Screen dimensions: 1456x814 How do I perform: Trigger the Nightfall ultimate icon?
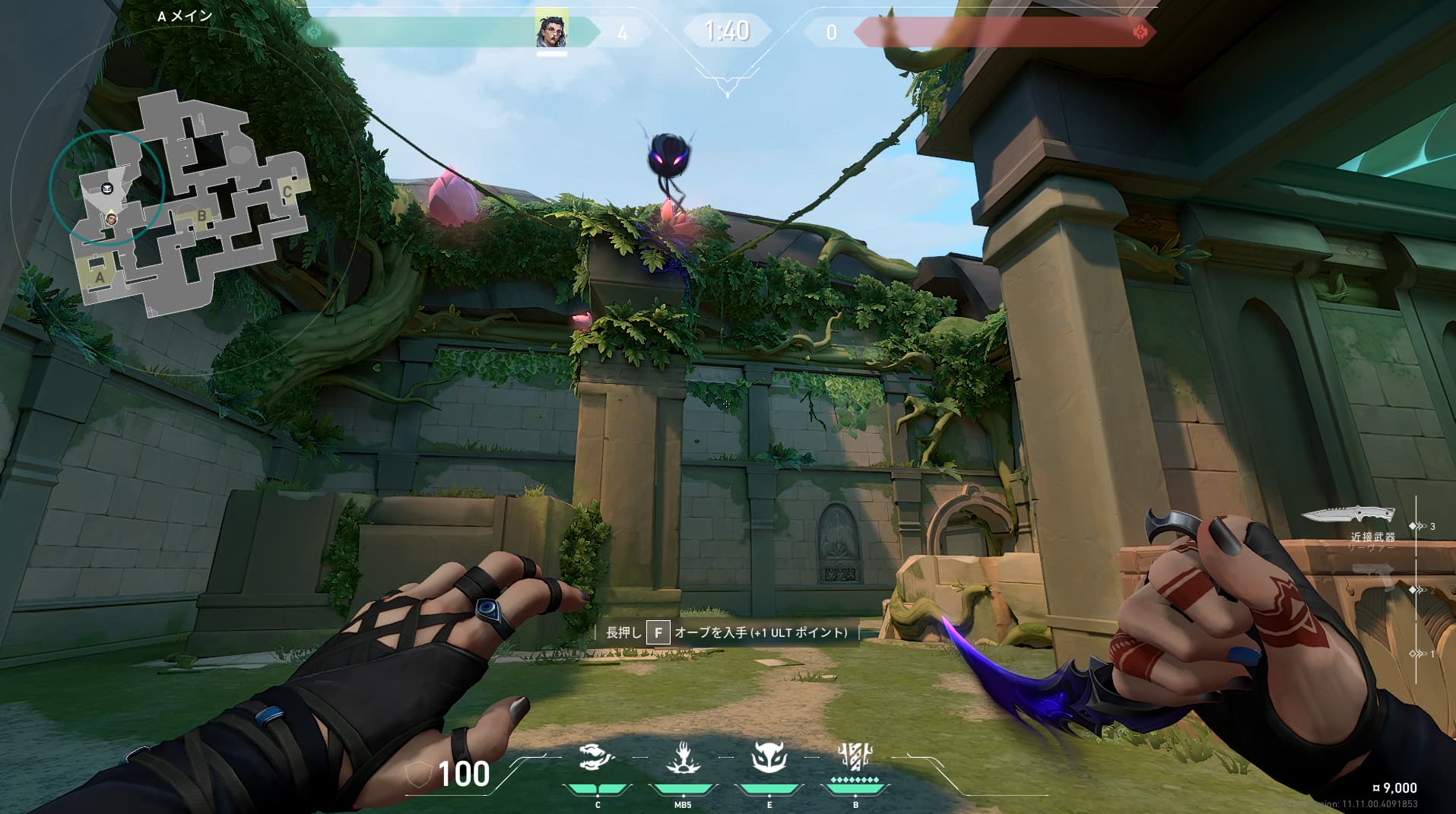[x=855, y=756]
